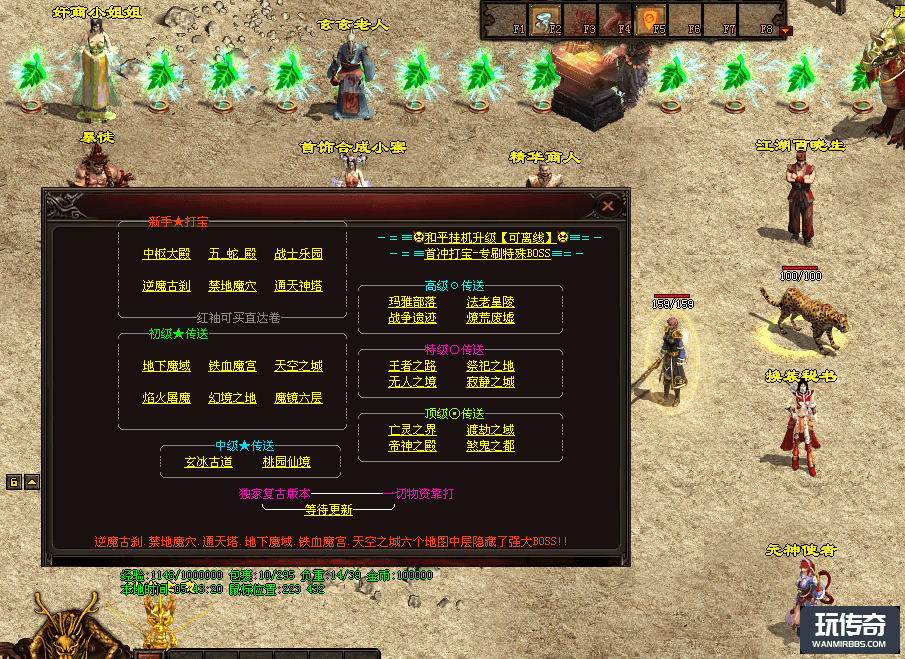Select the 天空之城 link
The image size is (905, 659).
tap(298, 366)
